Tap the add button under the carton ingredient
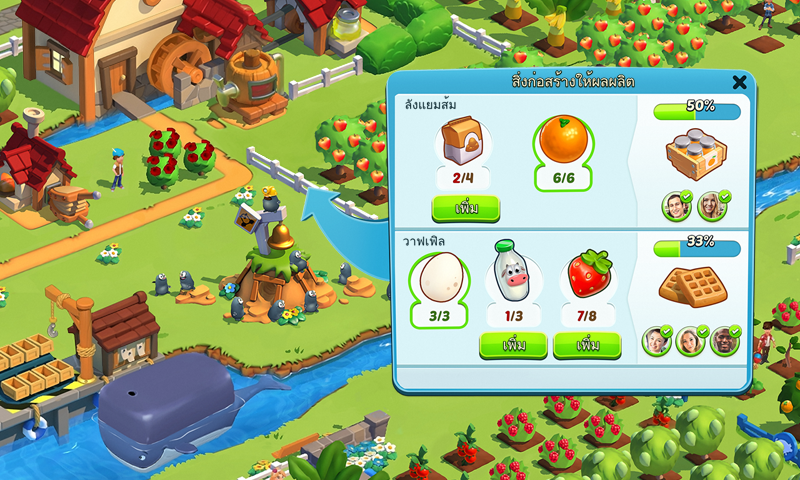This screenshot has height=480, width=800. pyautogui.click(x=465, y=209)
